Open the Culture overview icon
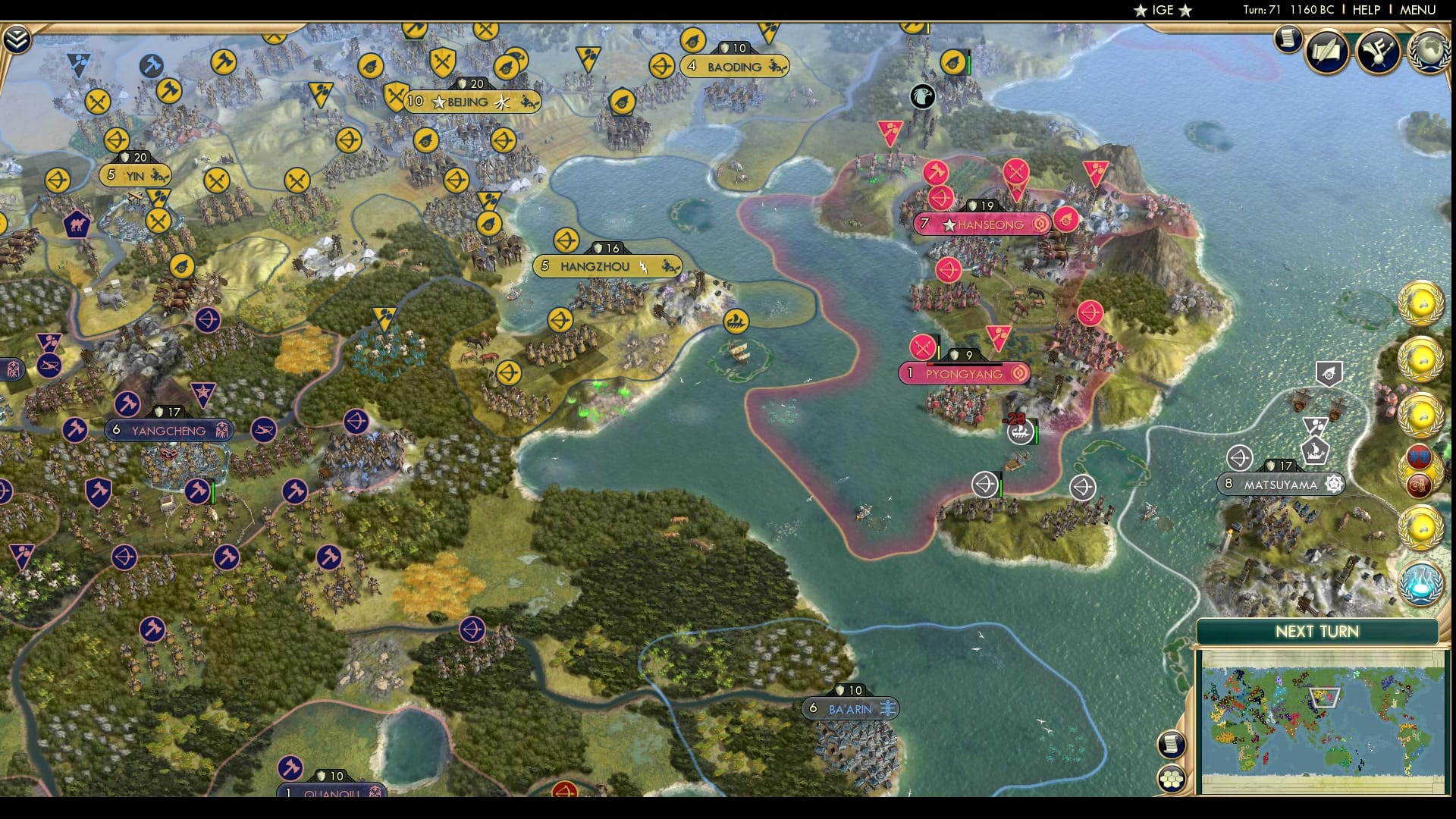This screenshot has width=1456, height=819. tap(1379, 51)
